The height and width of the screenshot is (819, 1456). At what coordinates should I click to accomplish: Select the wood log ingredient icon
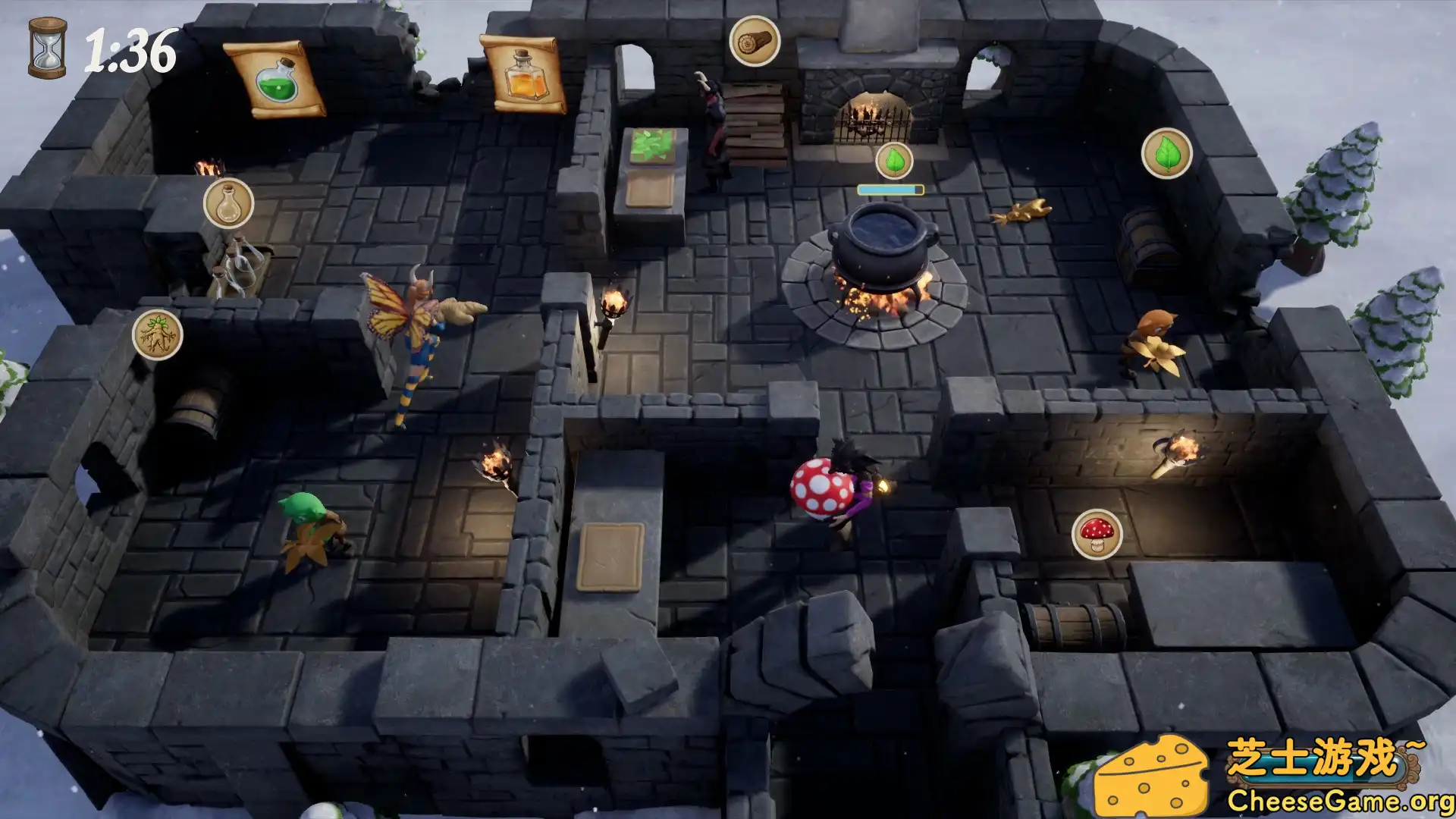(753, 42)
